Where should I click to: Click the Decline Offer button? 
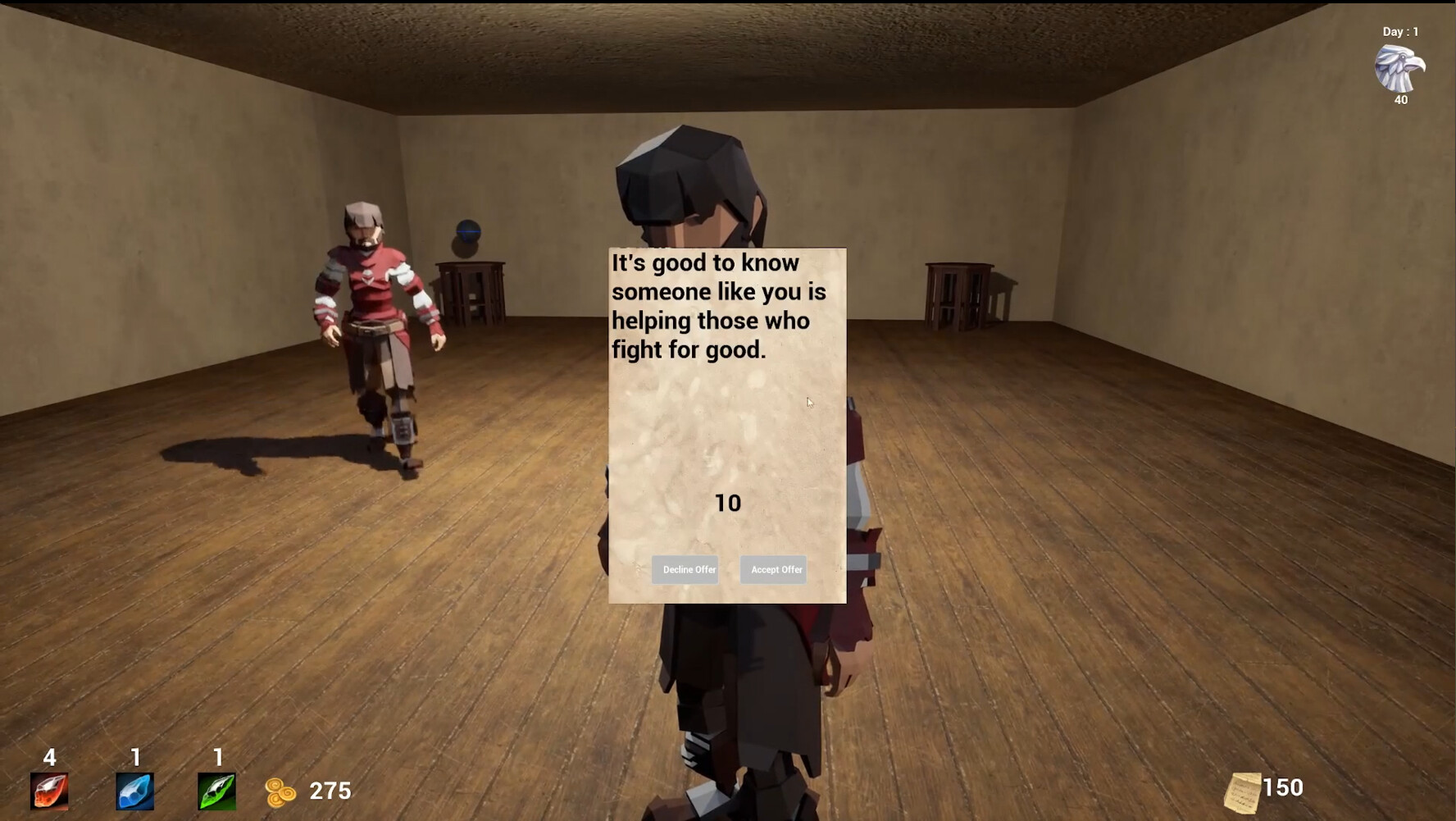(685, 569)
